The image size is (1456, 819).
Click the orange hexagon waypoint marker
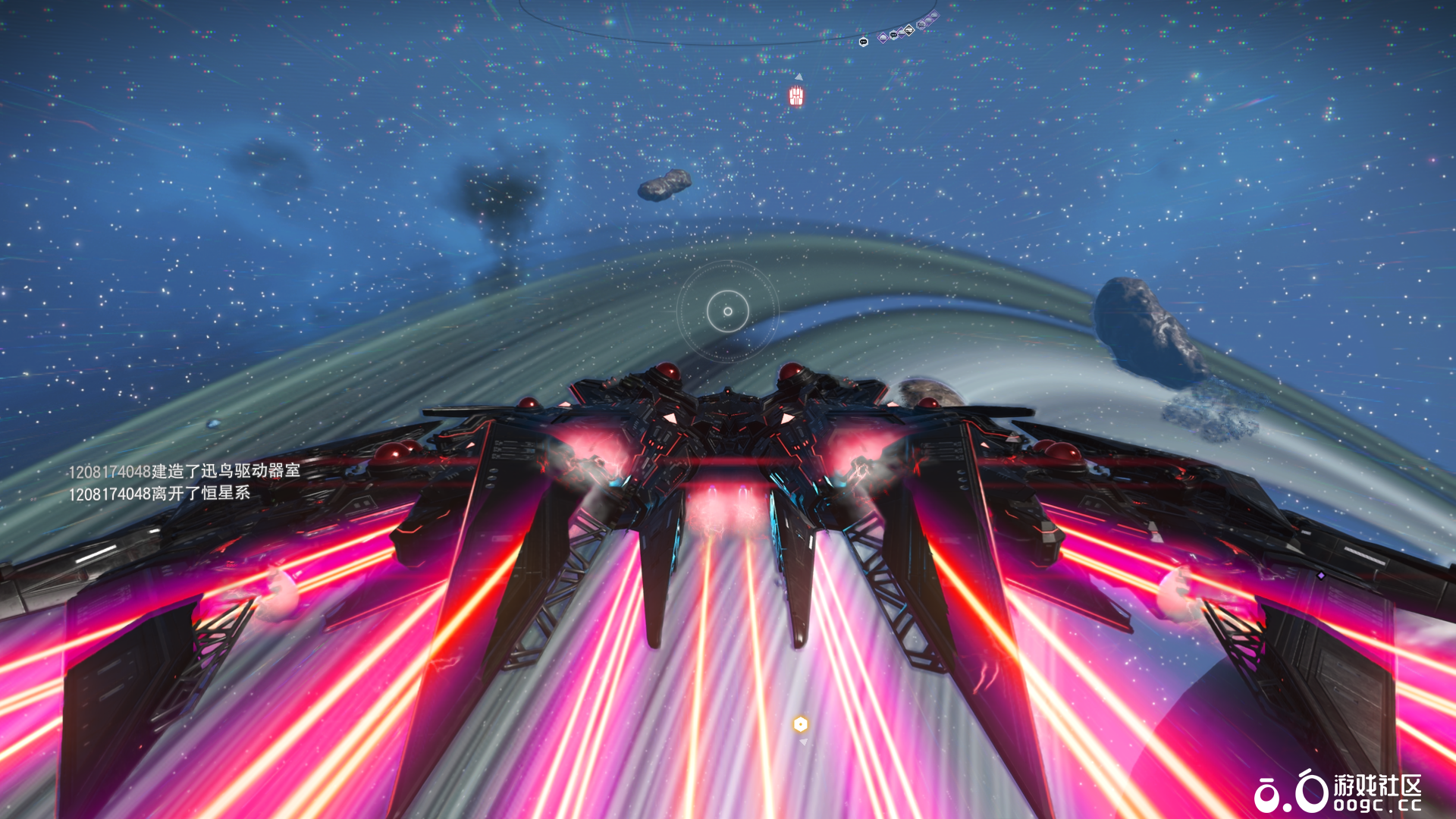[800, 724]
